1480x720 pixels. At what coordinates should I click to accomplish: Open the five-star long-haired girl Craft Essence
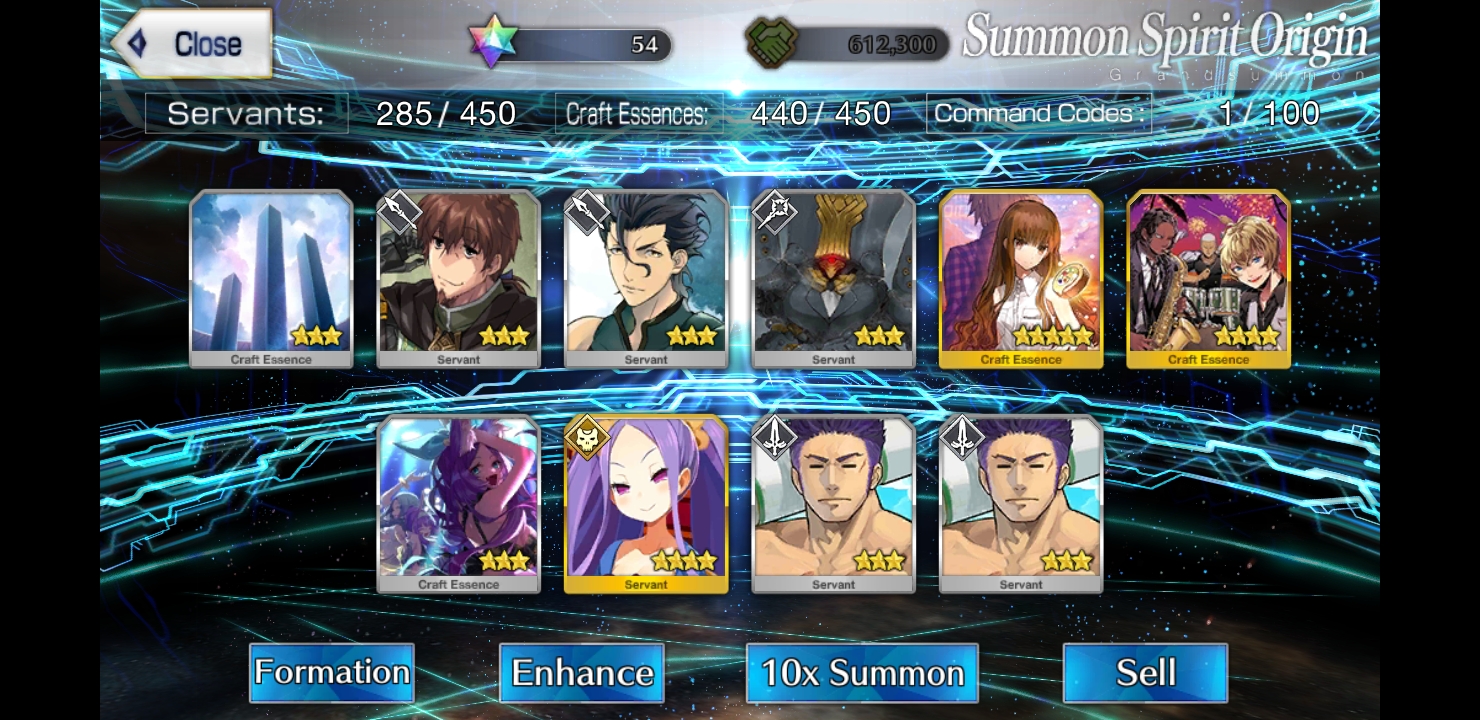tap(1021, 279)
